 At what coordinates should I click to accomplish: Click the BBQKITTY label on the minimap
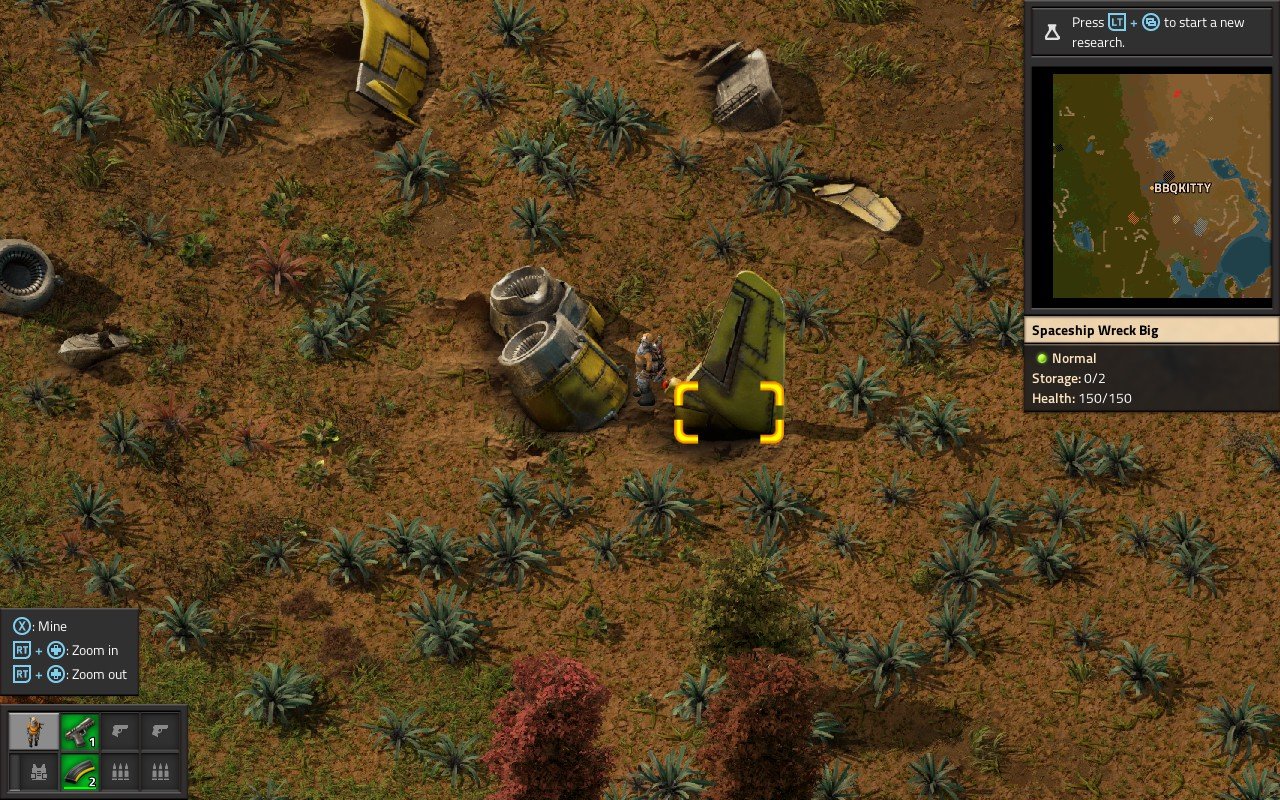tap(1185, 187)
